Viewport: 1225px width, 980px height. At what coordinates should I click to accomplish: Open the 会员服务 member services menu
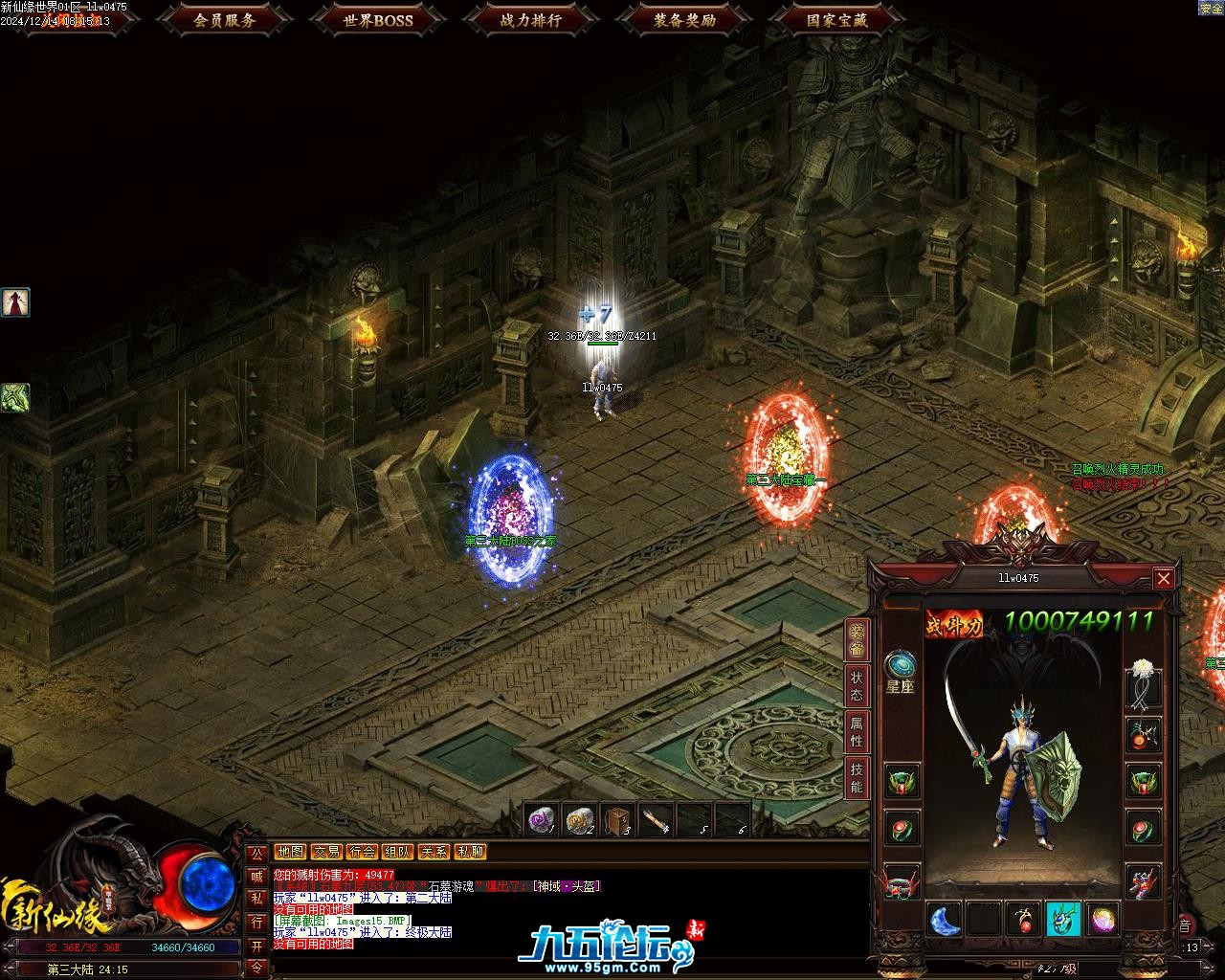click(224, 19)
